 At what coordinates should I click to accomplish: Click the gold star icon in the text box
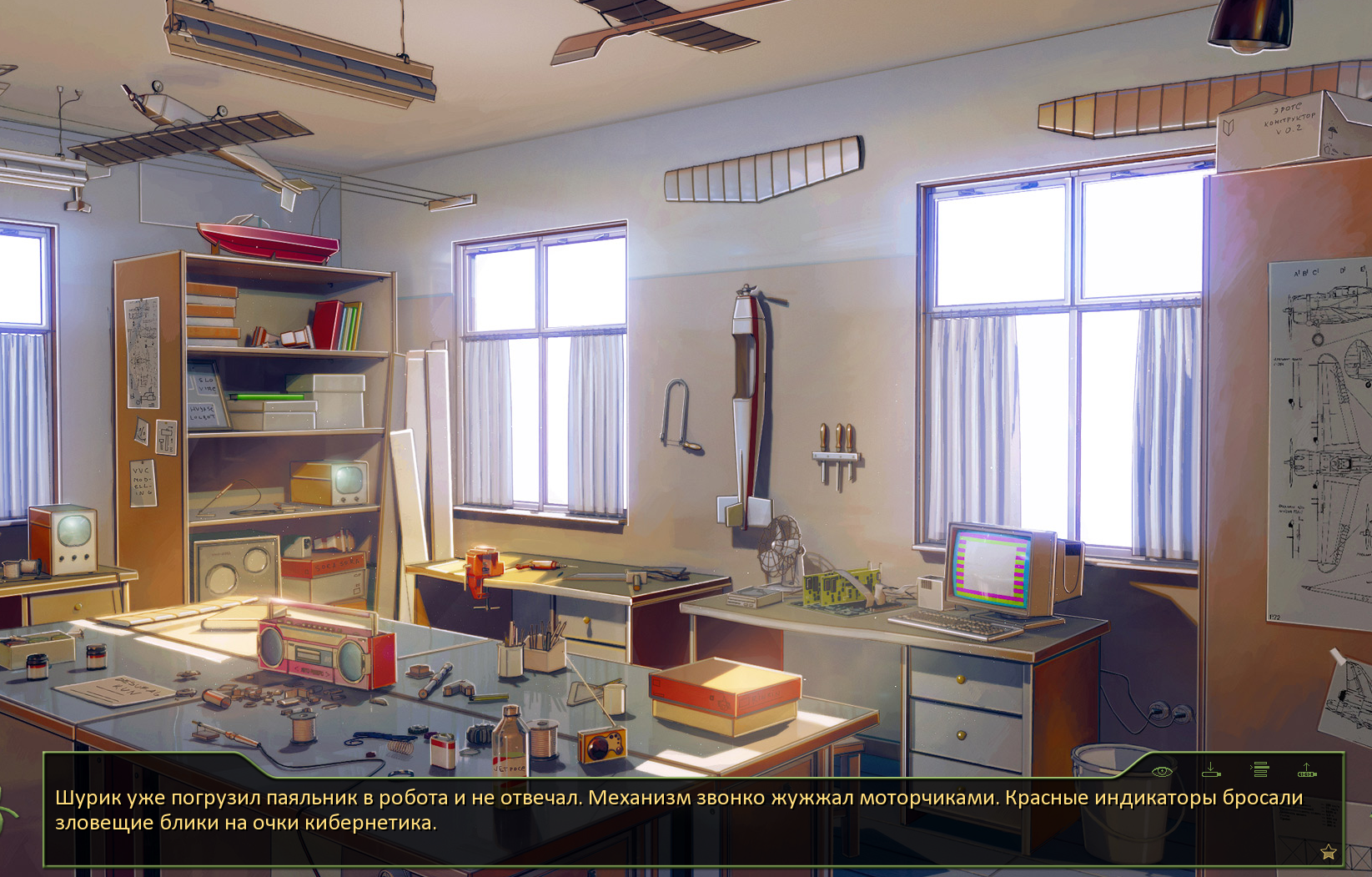pos(1329,852)
